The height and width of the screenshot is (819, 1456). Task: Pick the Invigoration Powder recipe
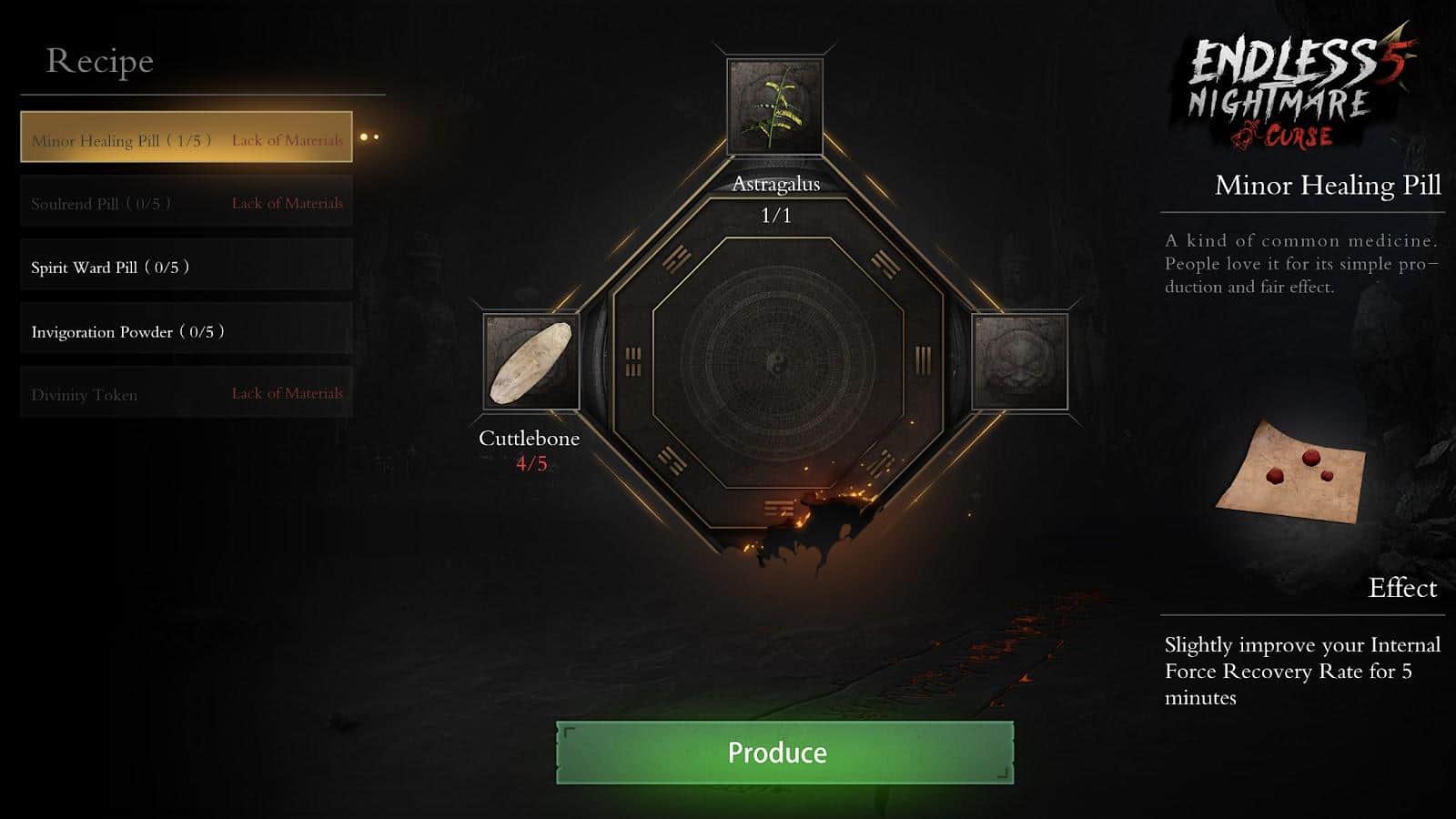[x=187, y=329]
